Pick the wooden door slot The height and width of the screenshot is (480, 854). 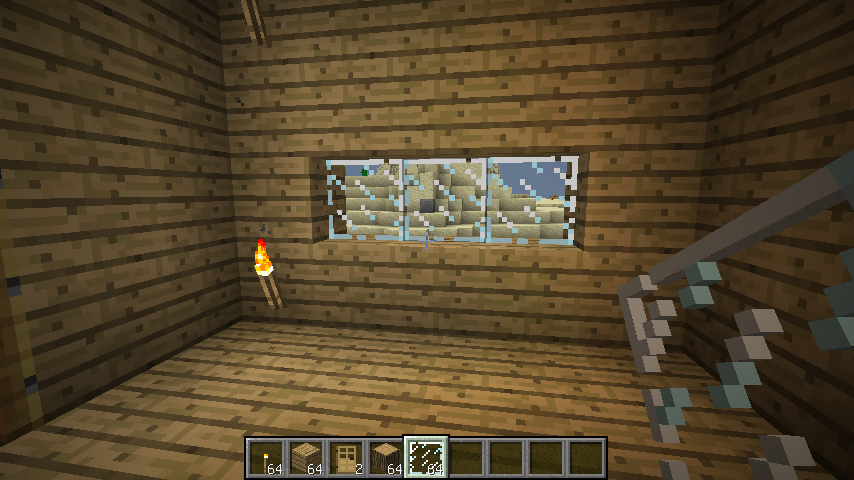point(346,457)
